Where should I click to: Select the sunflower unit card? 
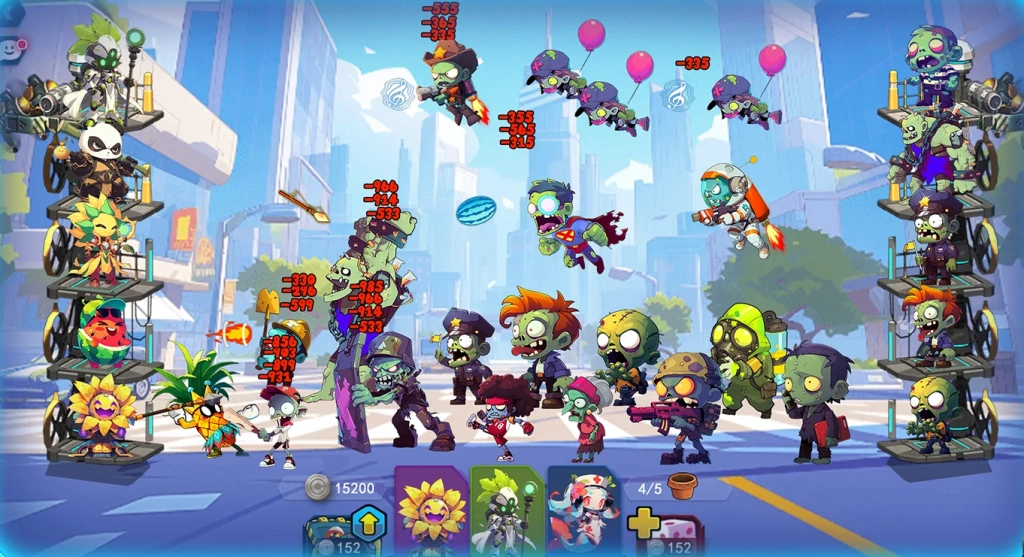[431, 510]
